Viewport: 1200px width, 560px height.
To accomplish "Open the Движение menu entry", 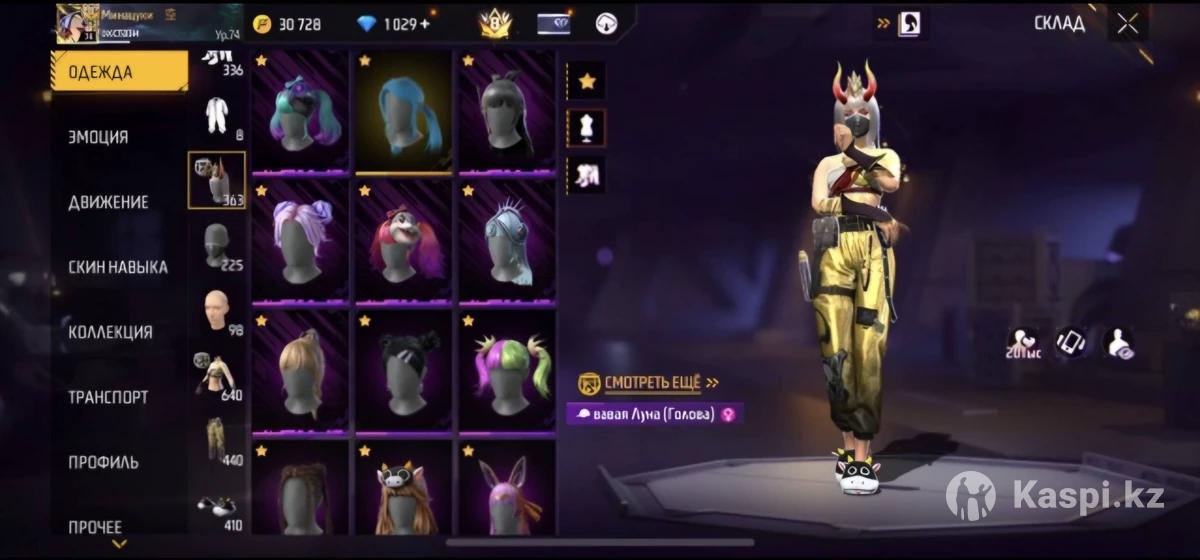I will coord(108,202).
